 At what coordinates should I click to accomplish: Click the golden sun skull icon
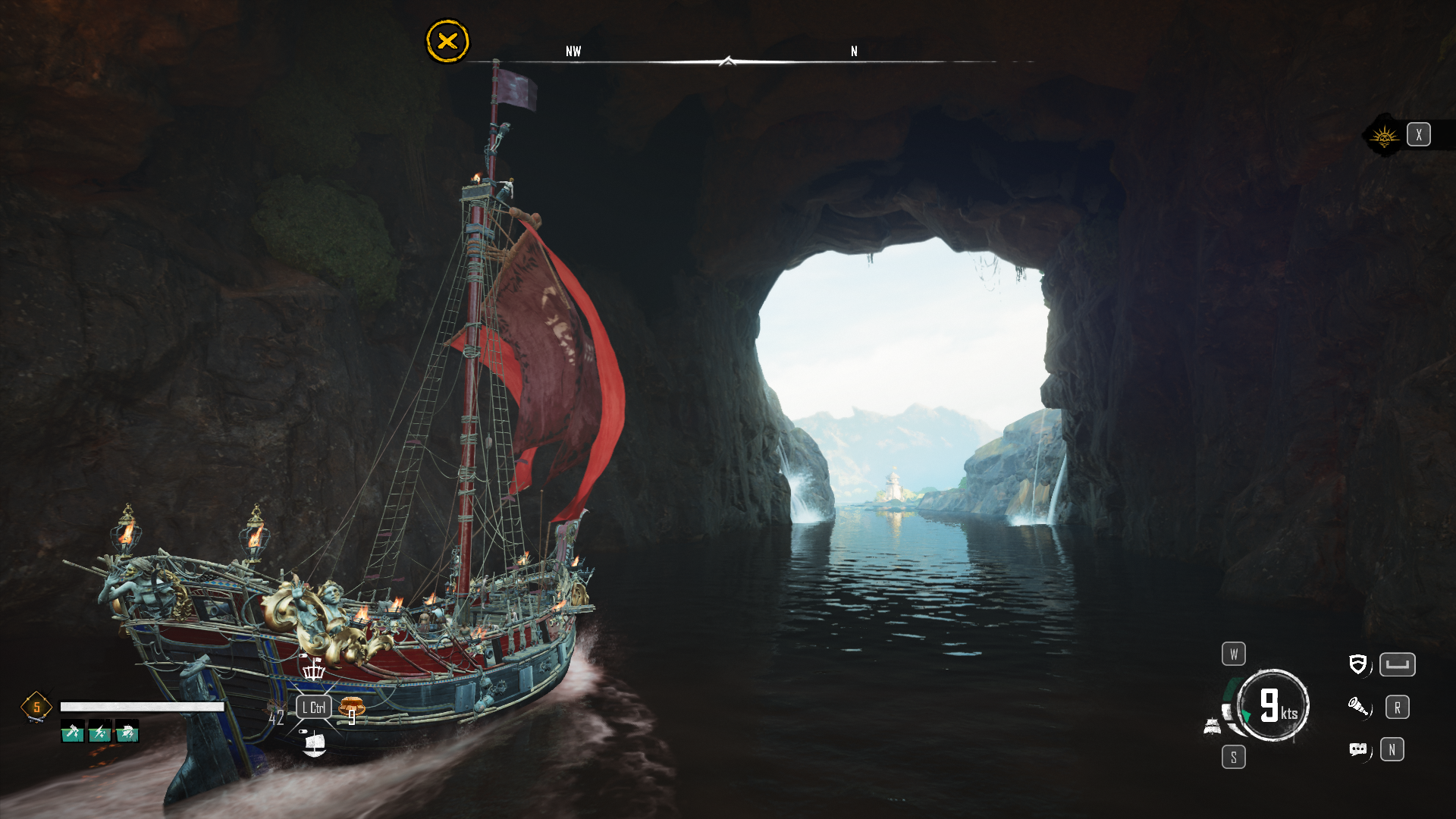[1385, 136]
